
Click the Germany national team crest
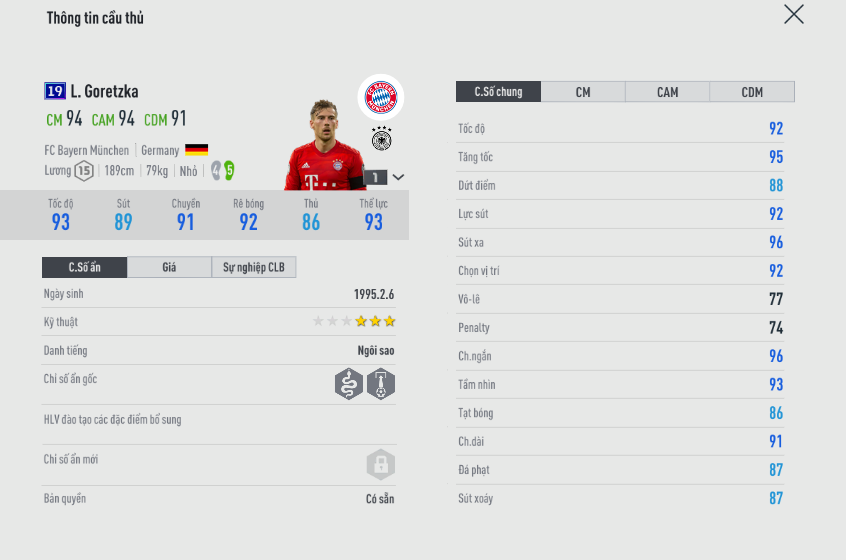point(381,139)
